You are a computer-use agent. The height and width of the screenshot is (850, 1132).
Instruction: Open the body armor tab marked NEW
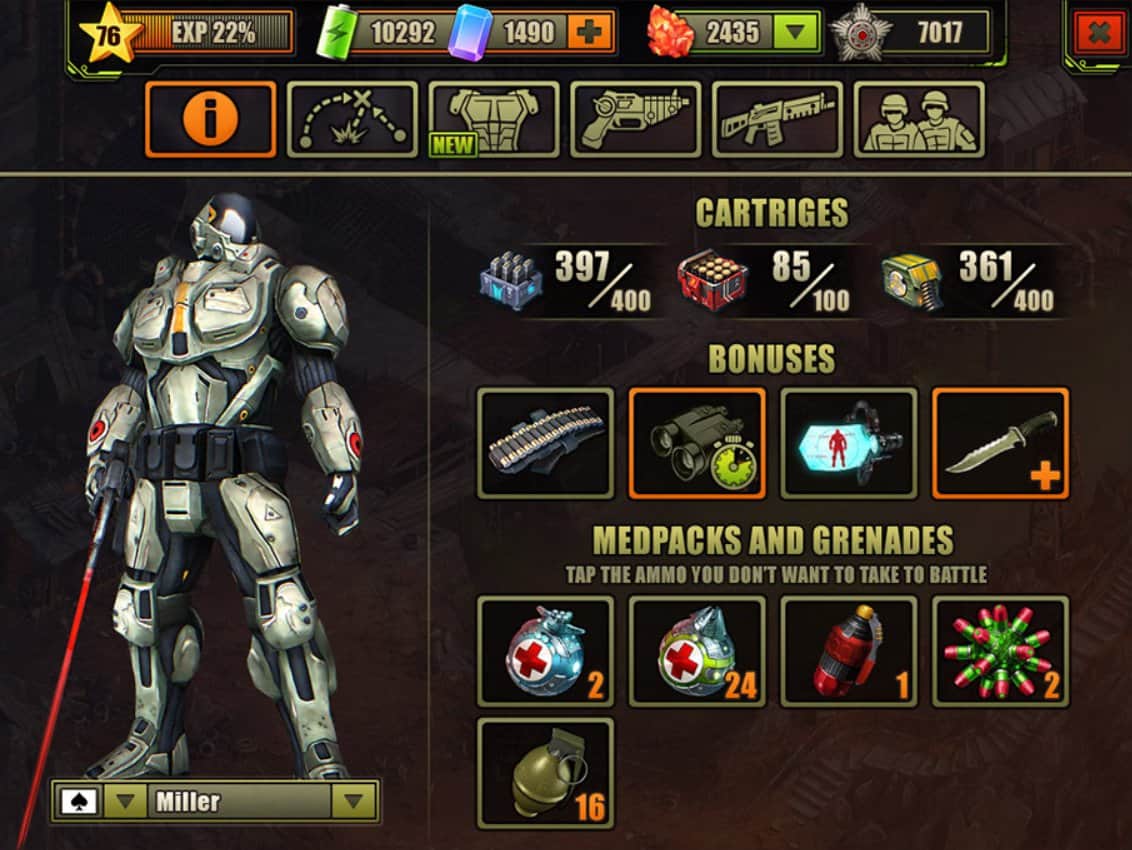coord(494,119)
